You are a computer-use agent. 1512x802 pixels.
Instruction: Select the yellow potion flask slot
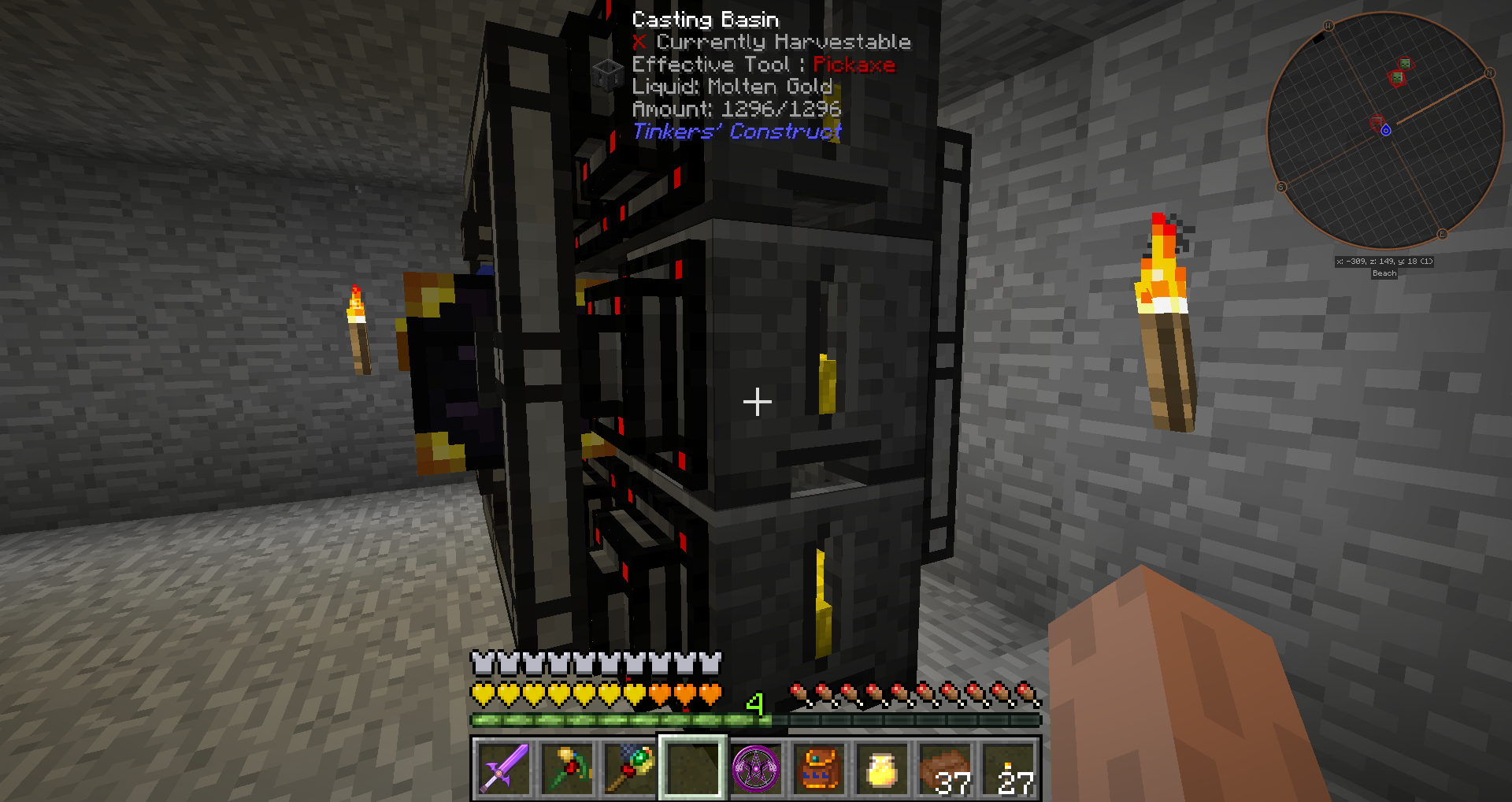881,768
